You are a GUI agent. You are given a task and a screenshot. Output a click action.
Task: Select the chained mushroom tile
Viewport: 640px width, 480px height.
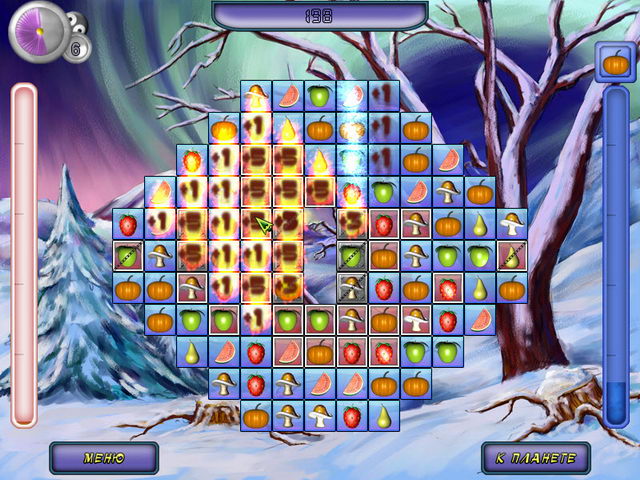point(351,289)
